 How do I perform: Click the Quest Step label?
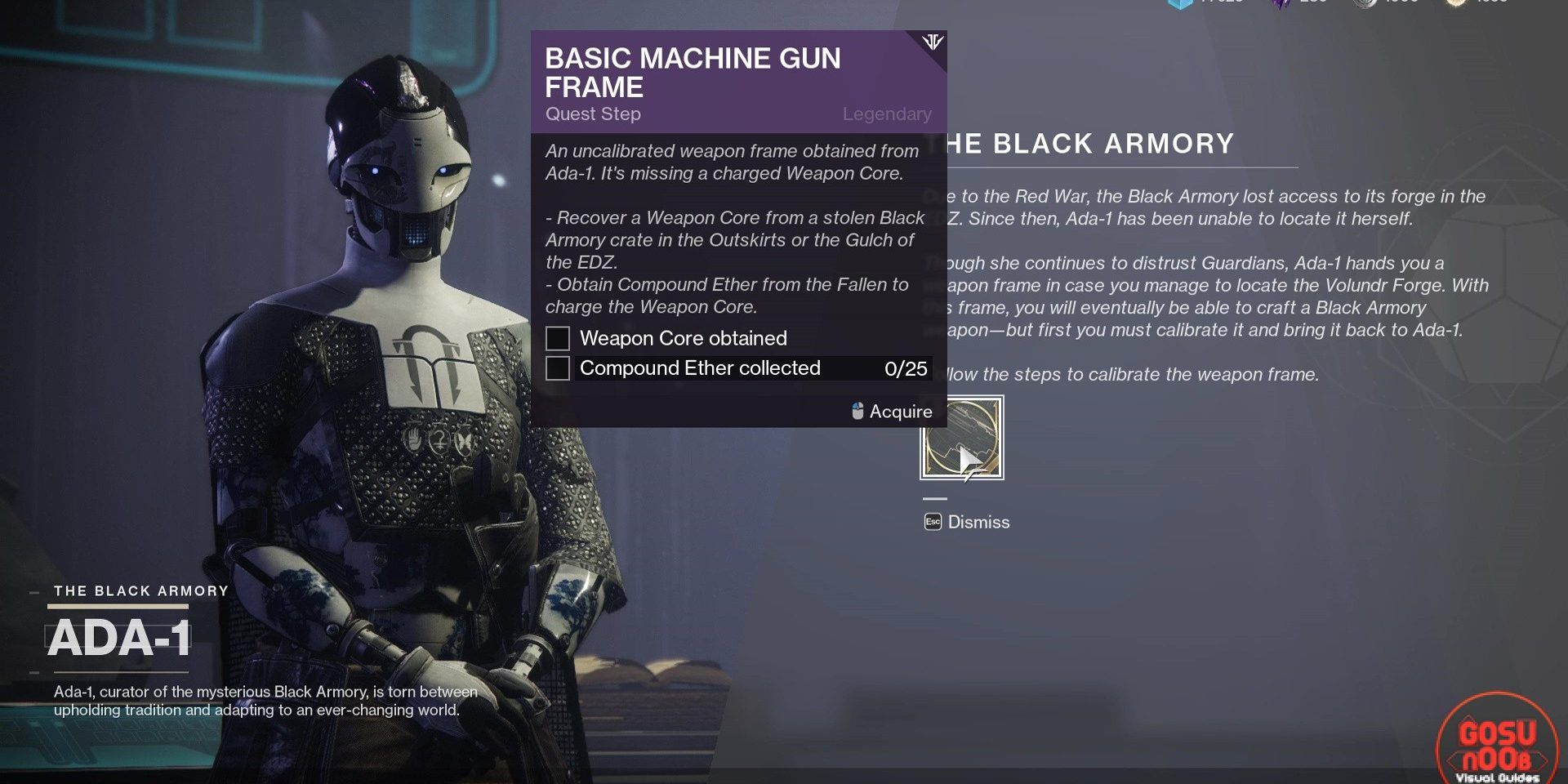[x=592, y=114]
